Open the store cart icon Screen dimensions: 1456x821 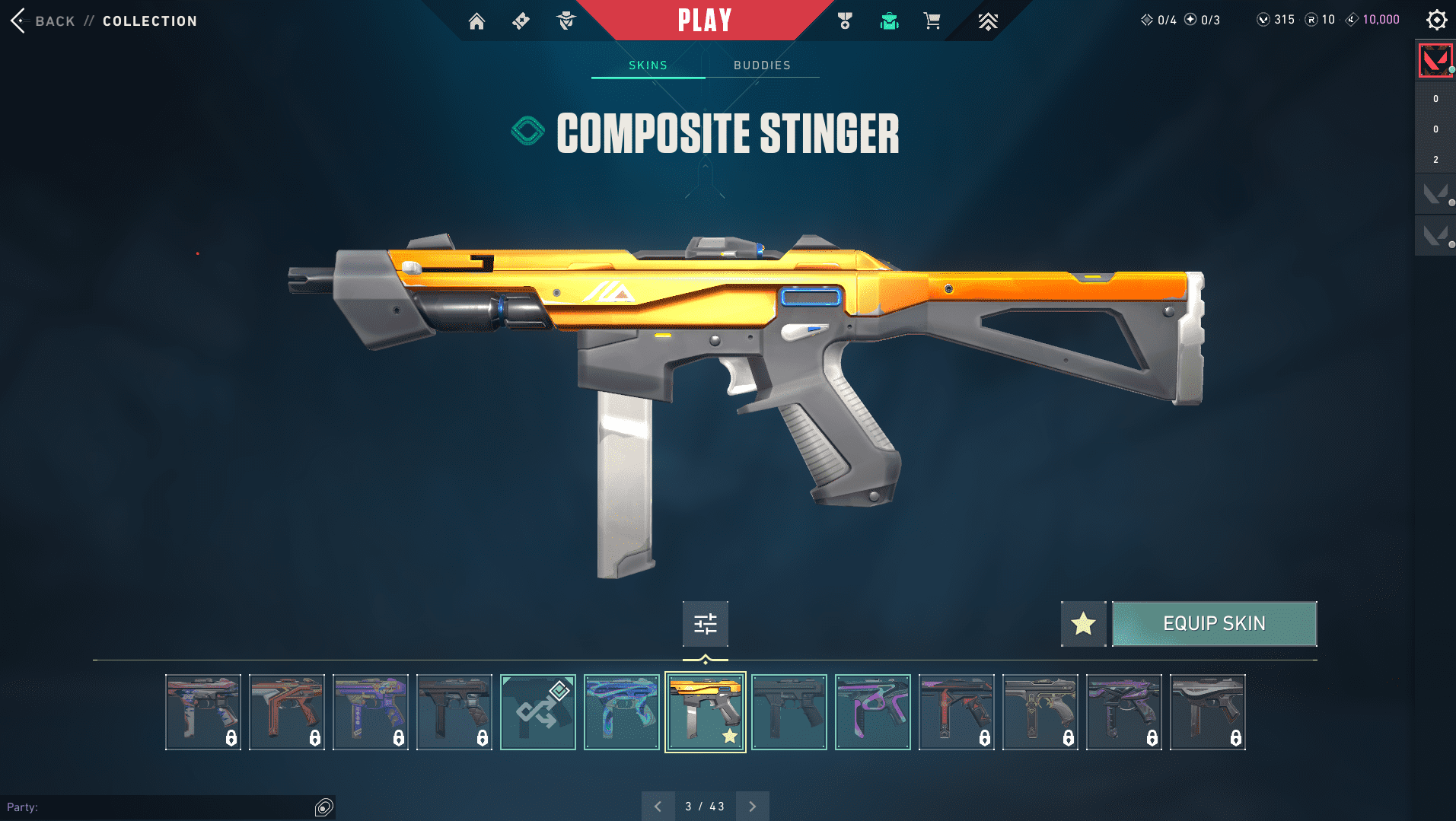coord(932,21)
